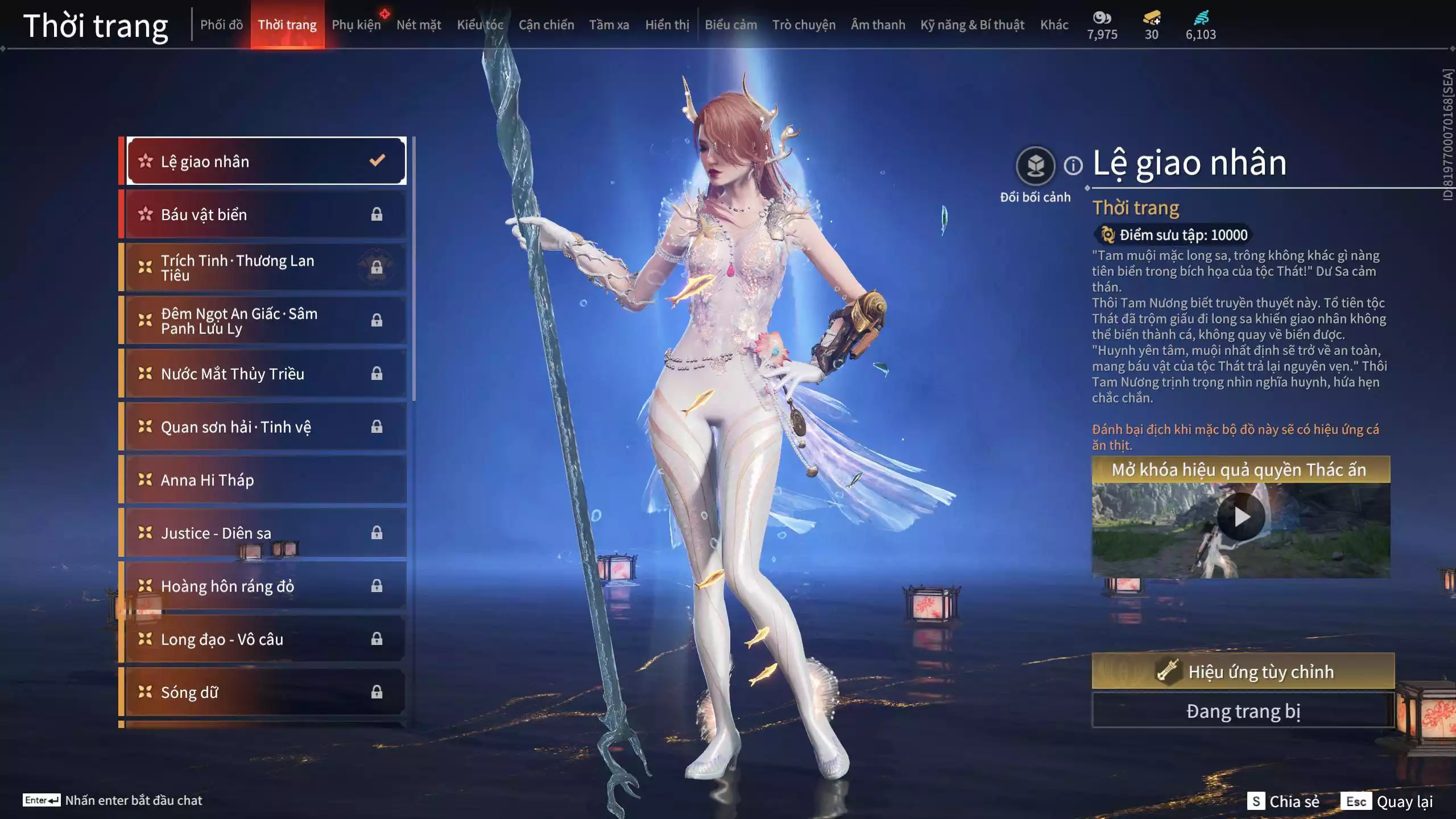Open the Khác dropdown menu
Screen dimensions: 1456x819
coord(1055,24)
